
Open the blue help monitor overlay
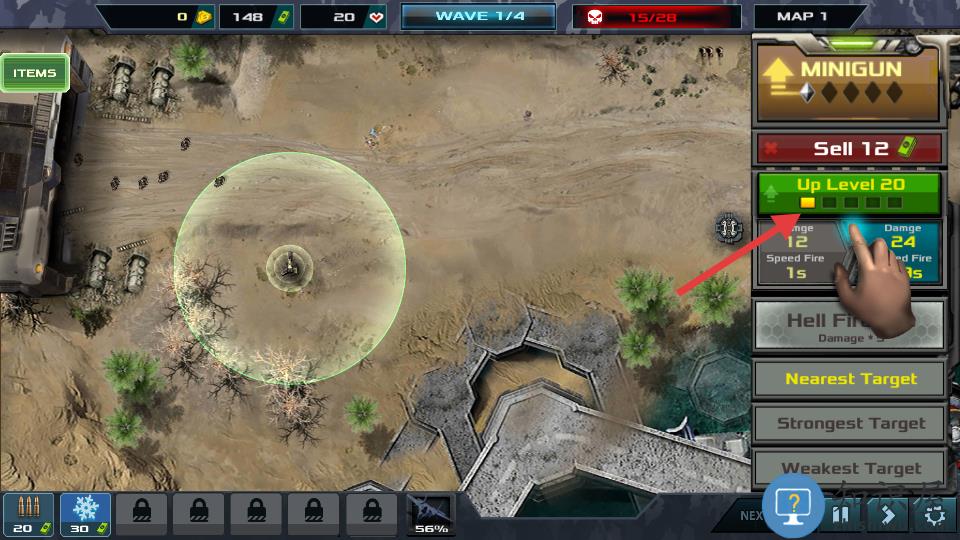click(792, 506)
